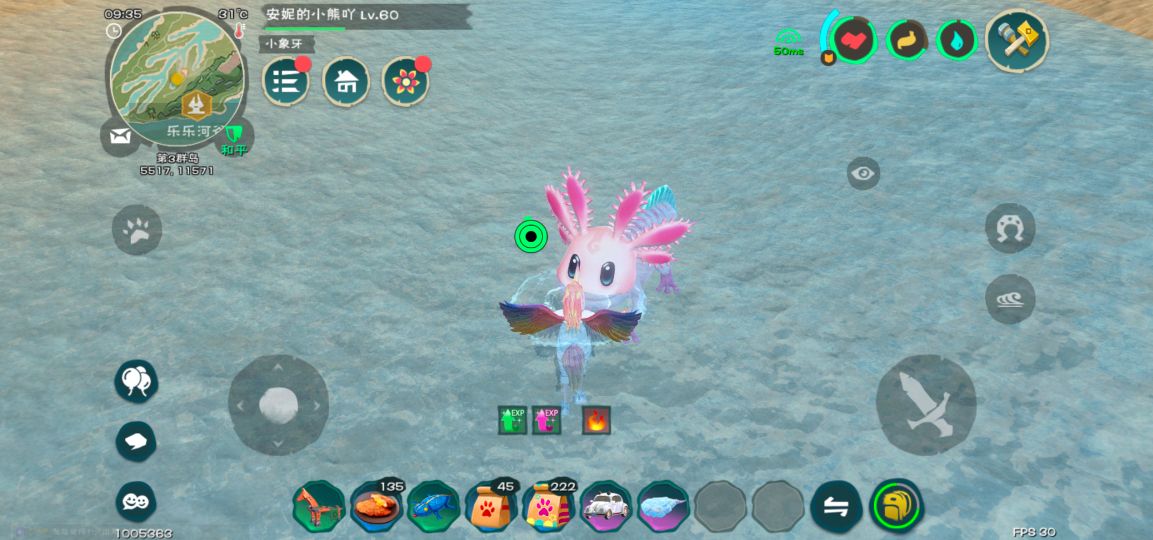The height and width of the screenshot is (540, 1153).
Task: Toggle the eye visibility button
Action: (x=863, y=174)
